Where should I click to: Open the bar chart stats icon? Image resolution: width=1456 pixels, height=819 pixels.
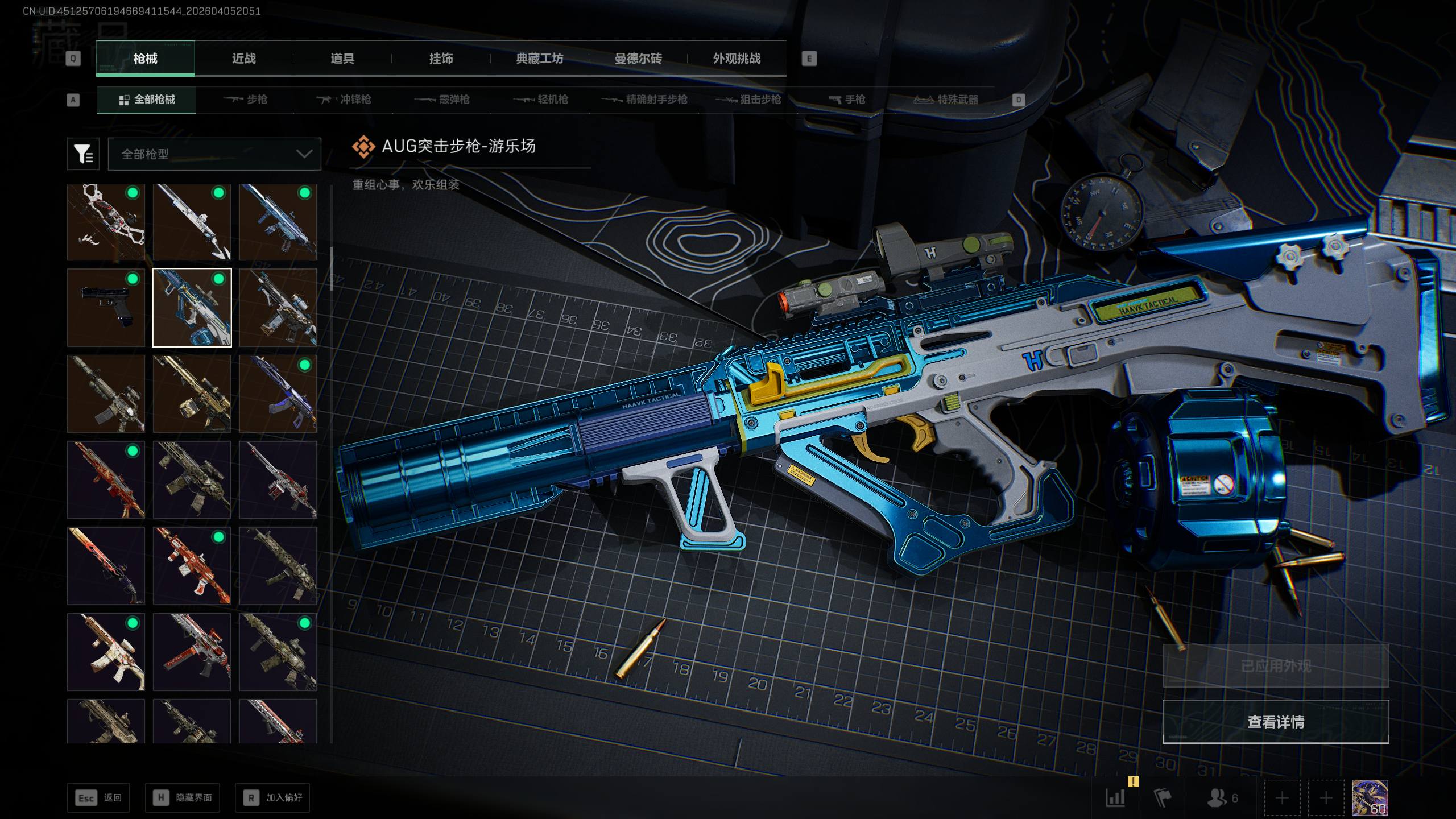[x=1115, y=797]
